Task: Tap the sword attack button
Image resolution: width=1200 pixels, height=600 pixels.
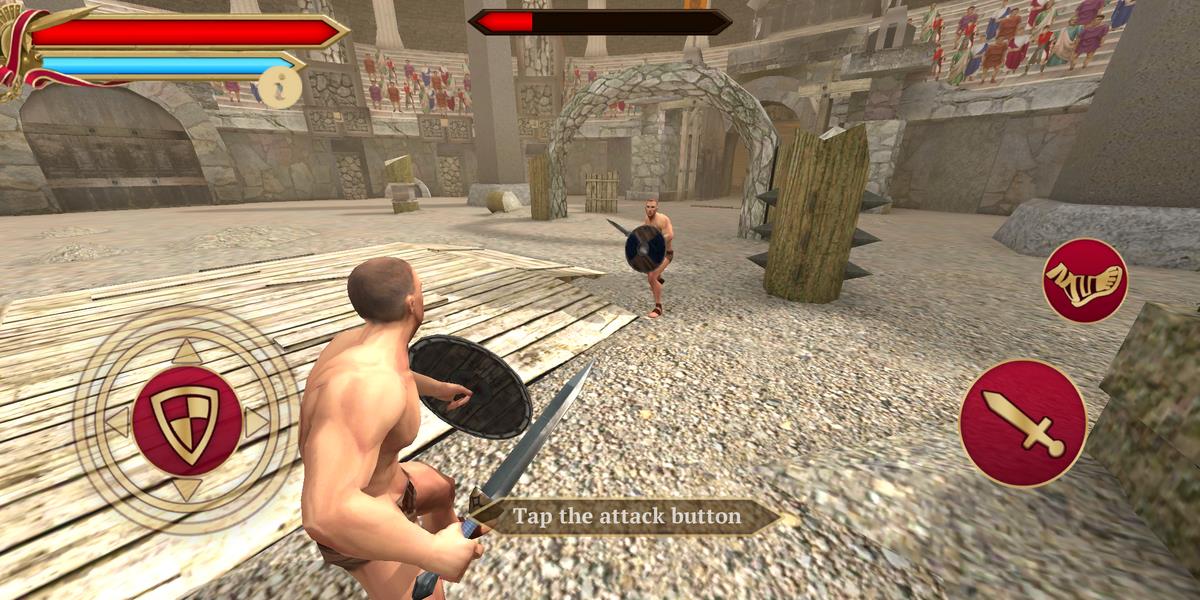Action: tap(1022, 423)
